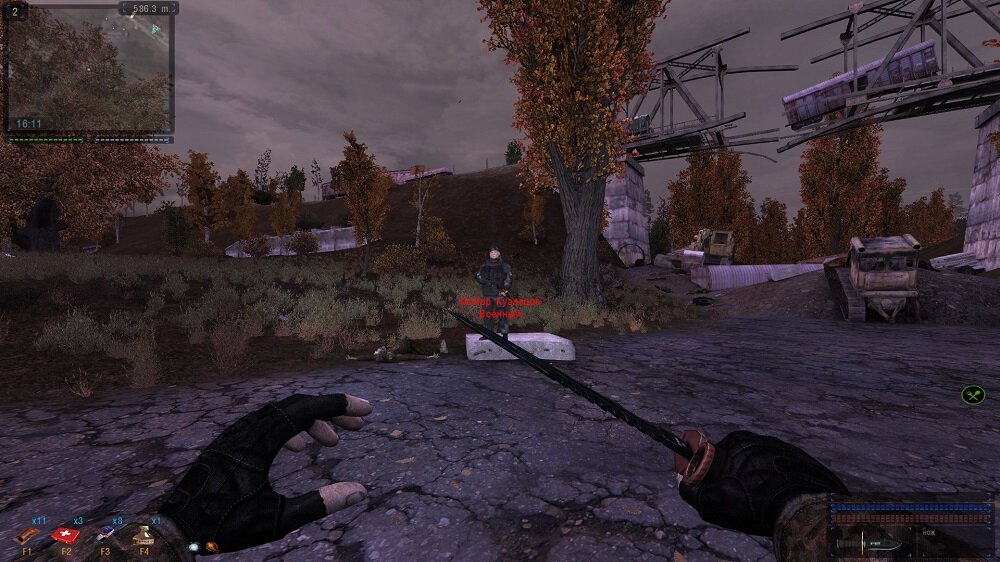Click the glowing white artifact icon
1000x562 pixels.
(193, 547)
